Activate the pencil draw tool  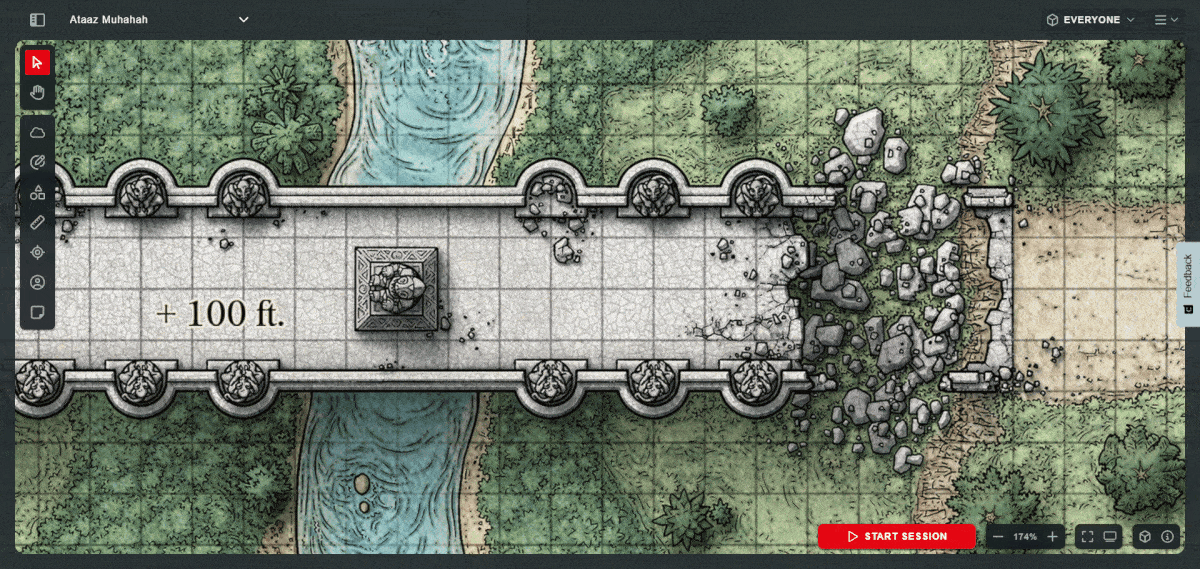coord(37,162)
